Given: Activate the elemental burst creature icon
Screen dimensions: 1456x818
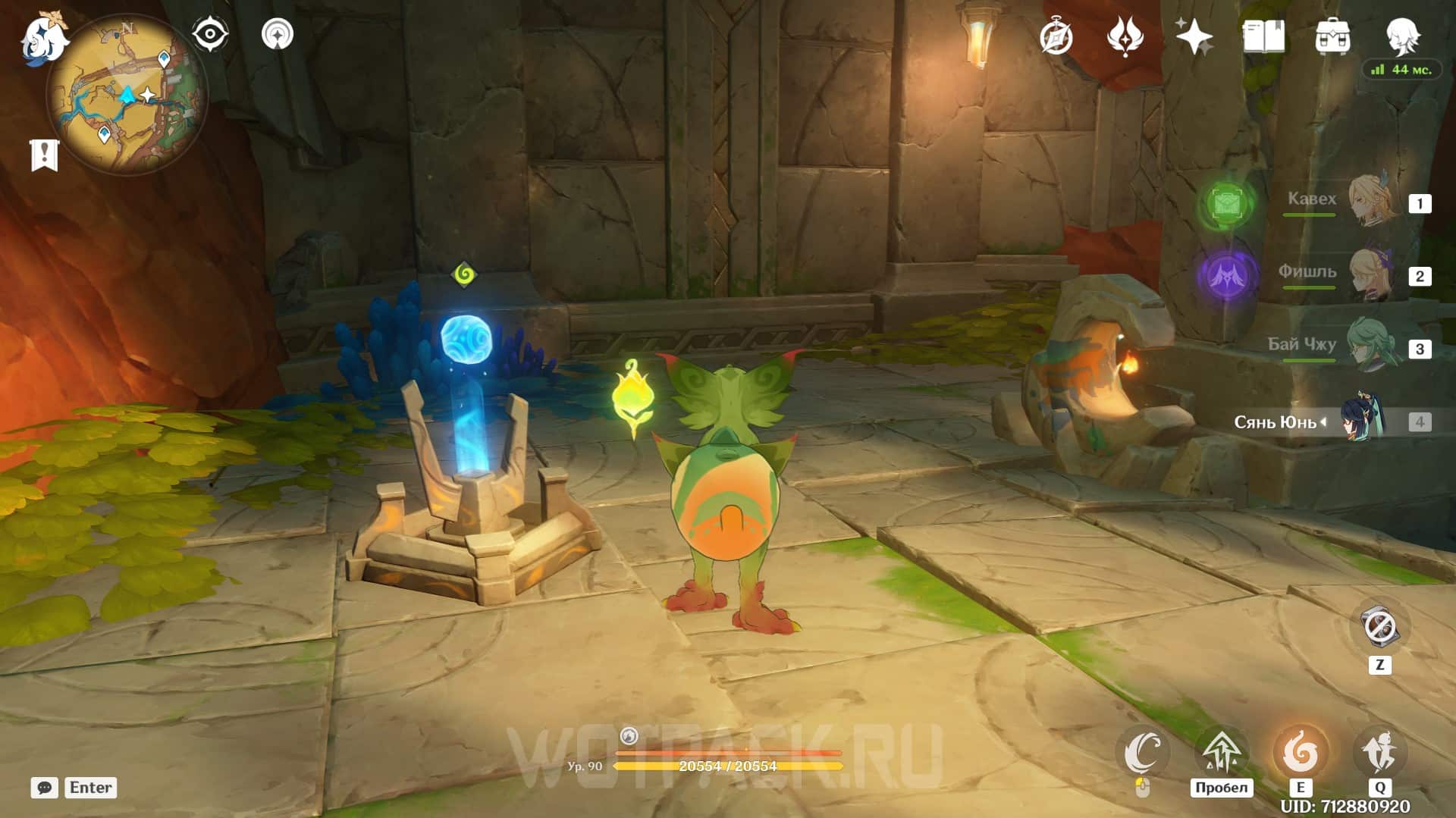Looking at the screenshot, I should (1379, 752).
